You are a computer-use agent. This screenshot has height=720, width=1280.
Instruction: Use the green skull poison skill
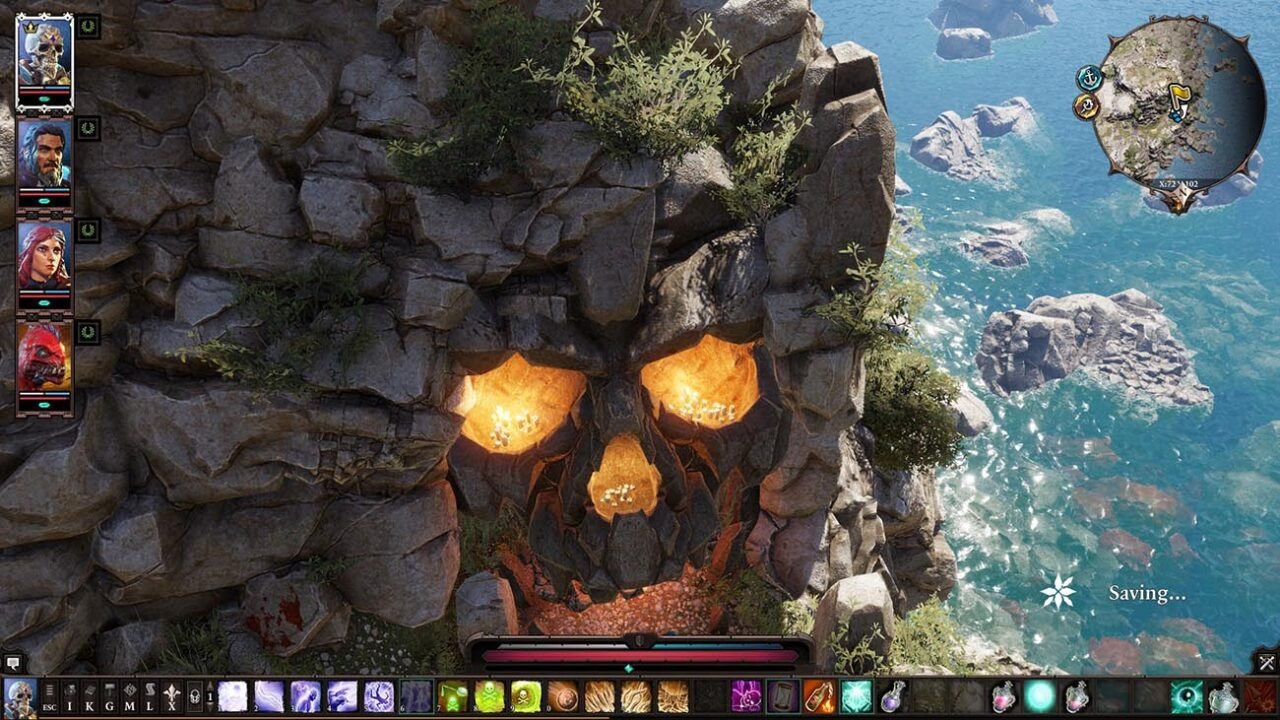point(490,696)
